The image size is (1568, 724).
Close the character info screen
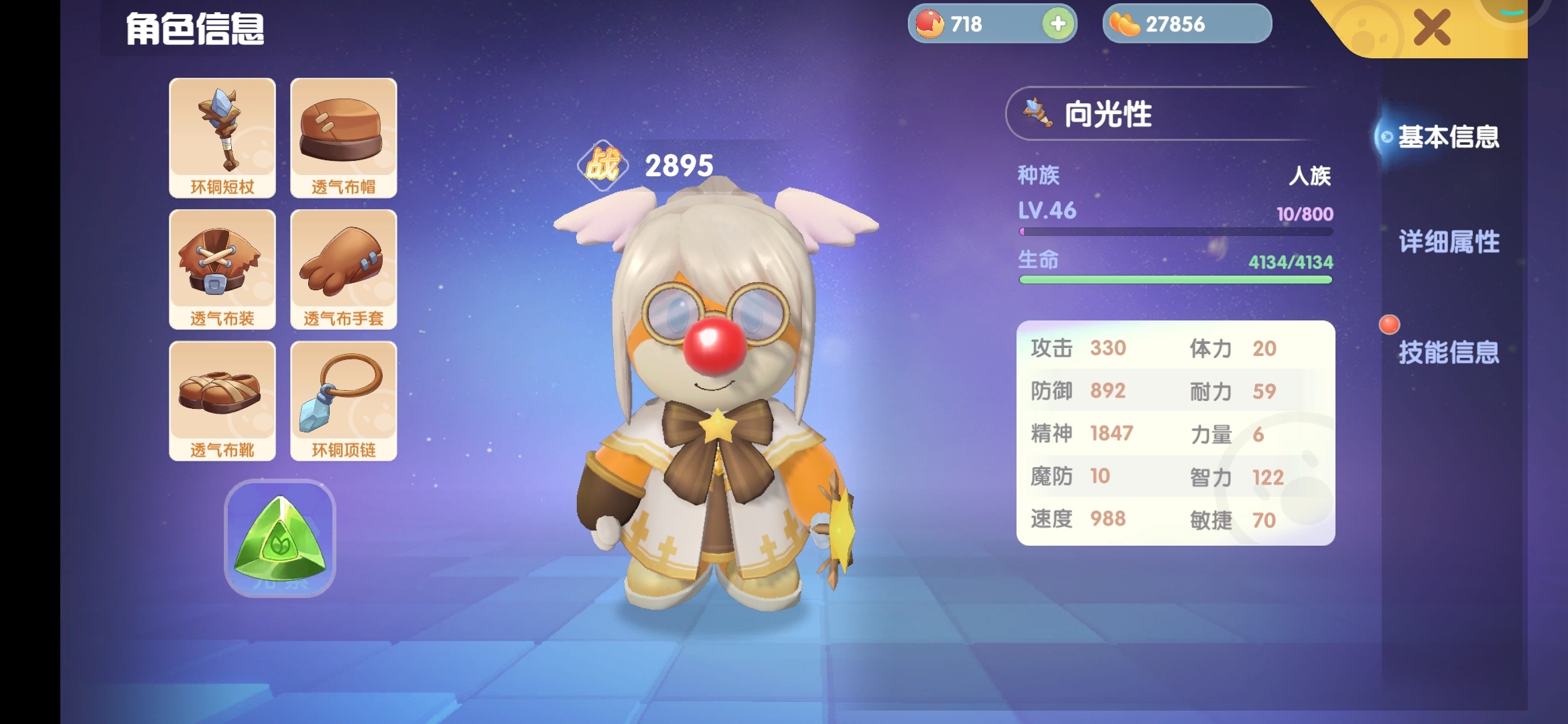coord(1431,28)
